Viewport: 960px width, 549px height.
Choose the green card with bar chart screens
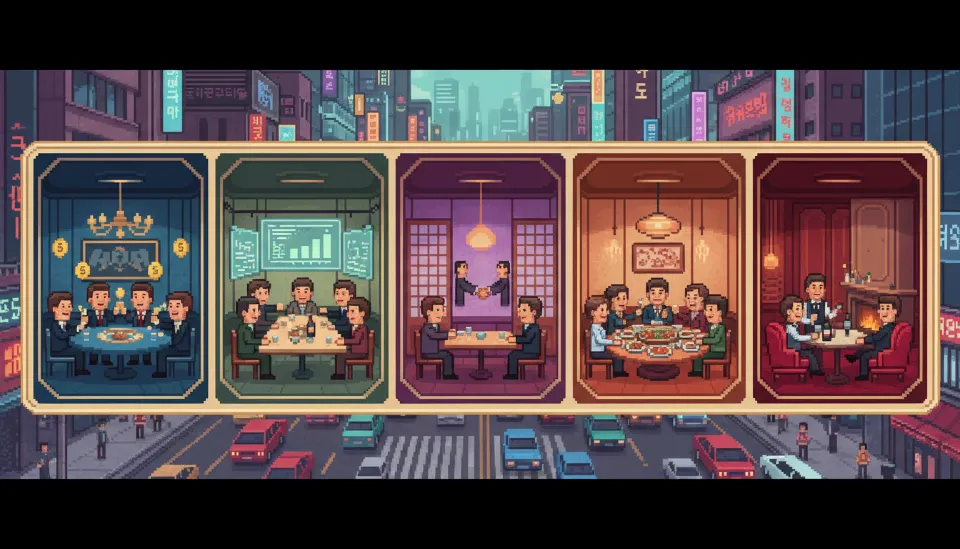click(302, 278)
